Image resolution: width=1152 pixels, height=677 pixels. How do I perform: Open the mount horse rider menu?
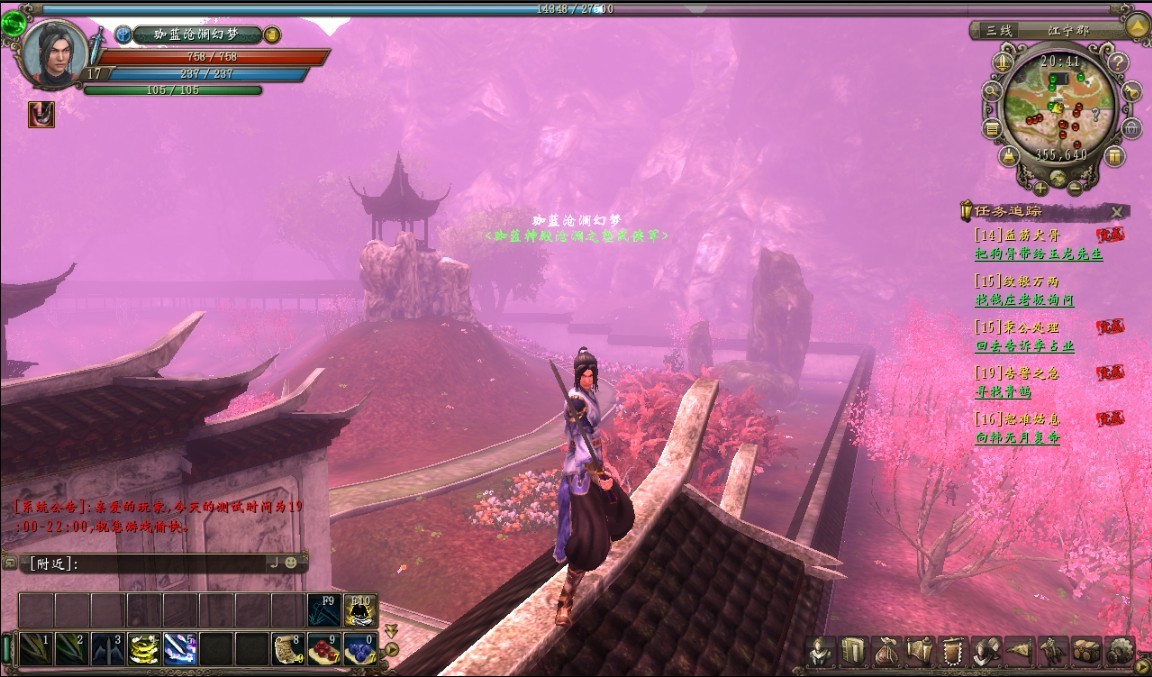tap(1054, 652)
